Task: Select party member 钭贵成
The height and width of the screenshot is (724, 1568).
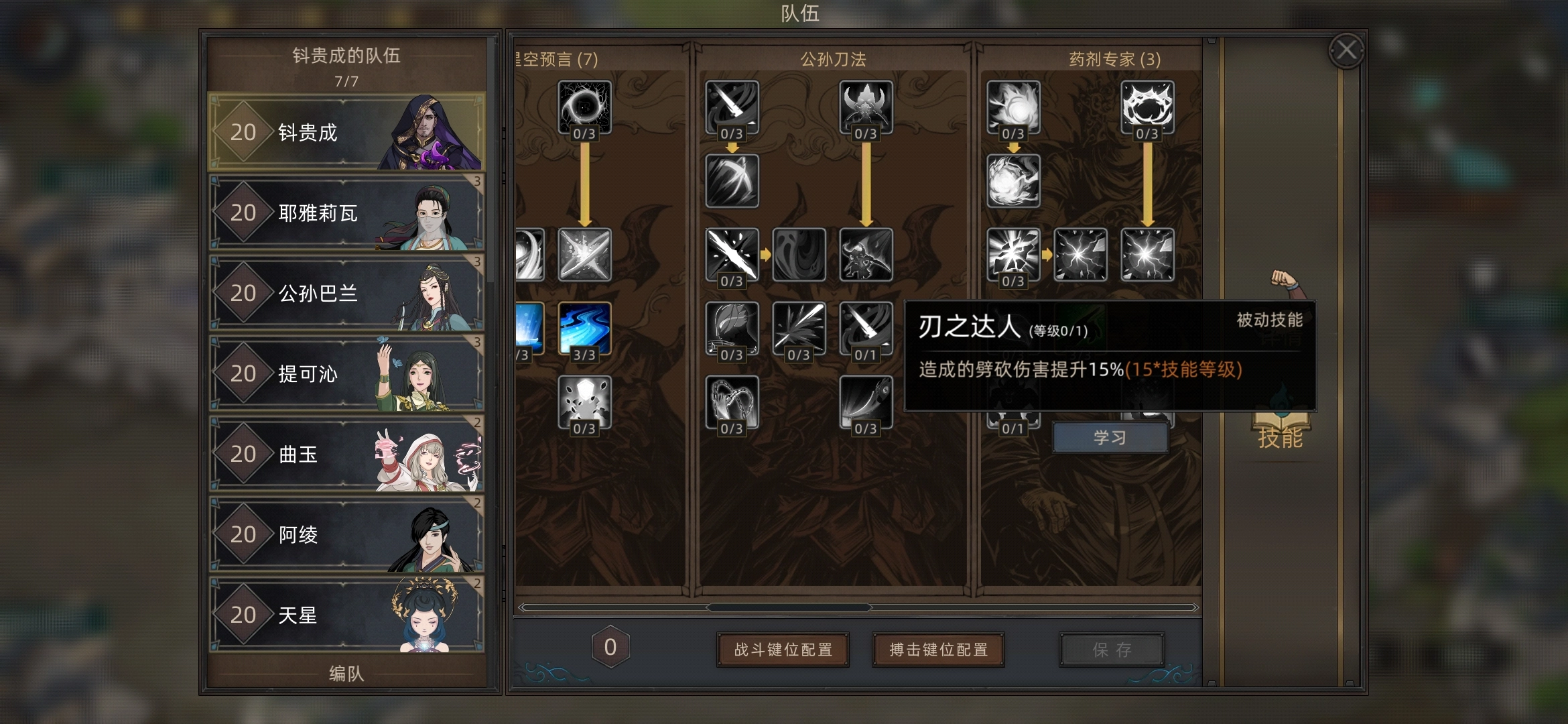Action: coord(346,132)
